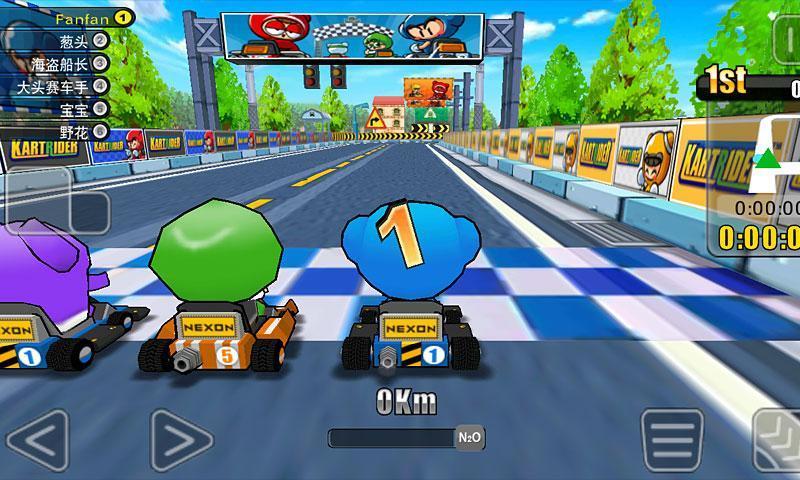Activate the N2O boost gauge
The width and height of the screenshot is (800, 480).
[407, 438]
